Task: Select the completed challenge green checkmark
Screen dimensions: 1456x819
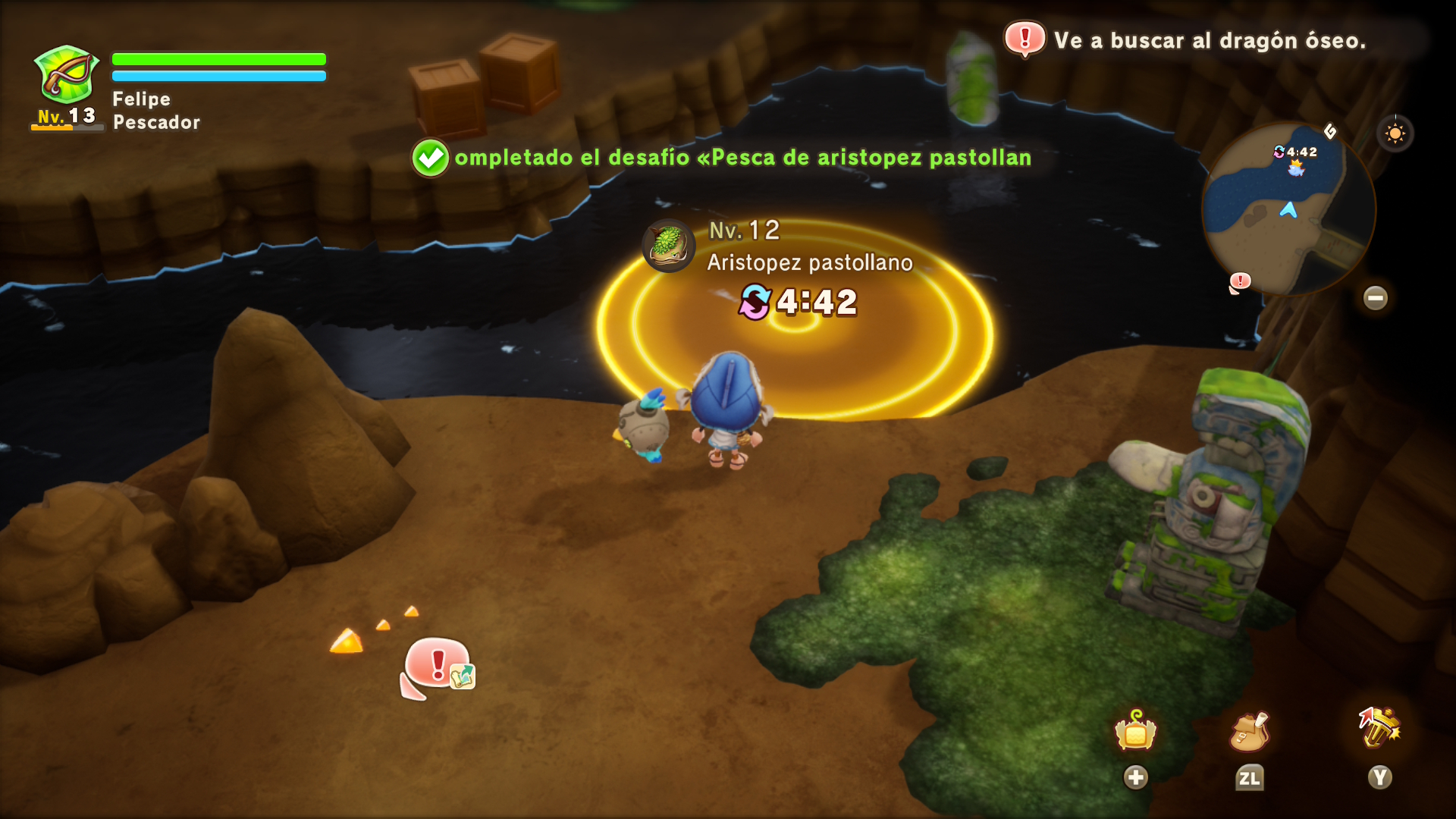Action: (x=430, y=158)
